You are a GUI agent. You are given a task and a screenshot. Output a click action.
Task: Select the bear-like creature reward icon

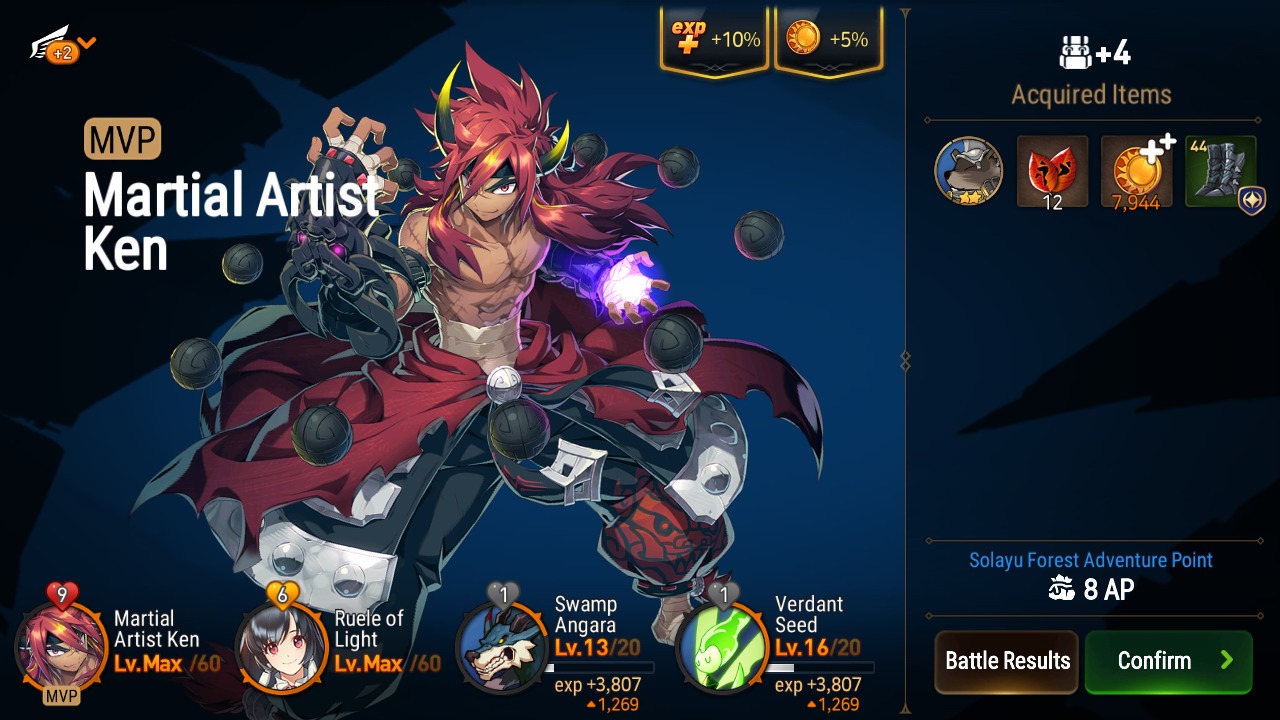(x=968, y=171)
